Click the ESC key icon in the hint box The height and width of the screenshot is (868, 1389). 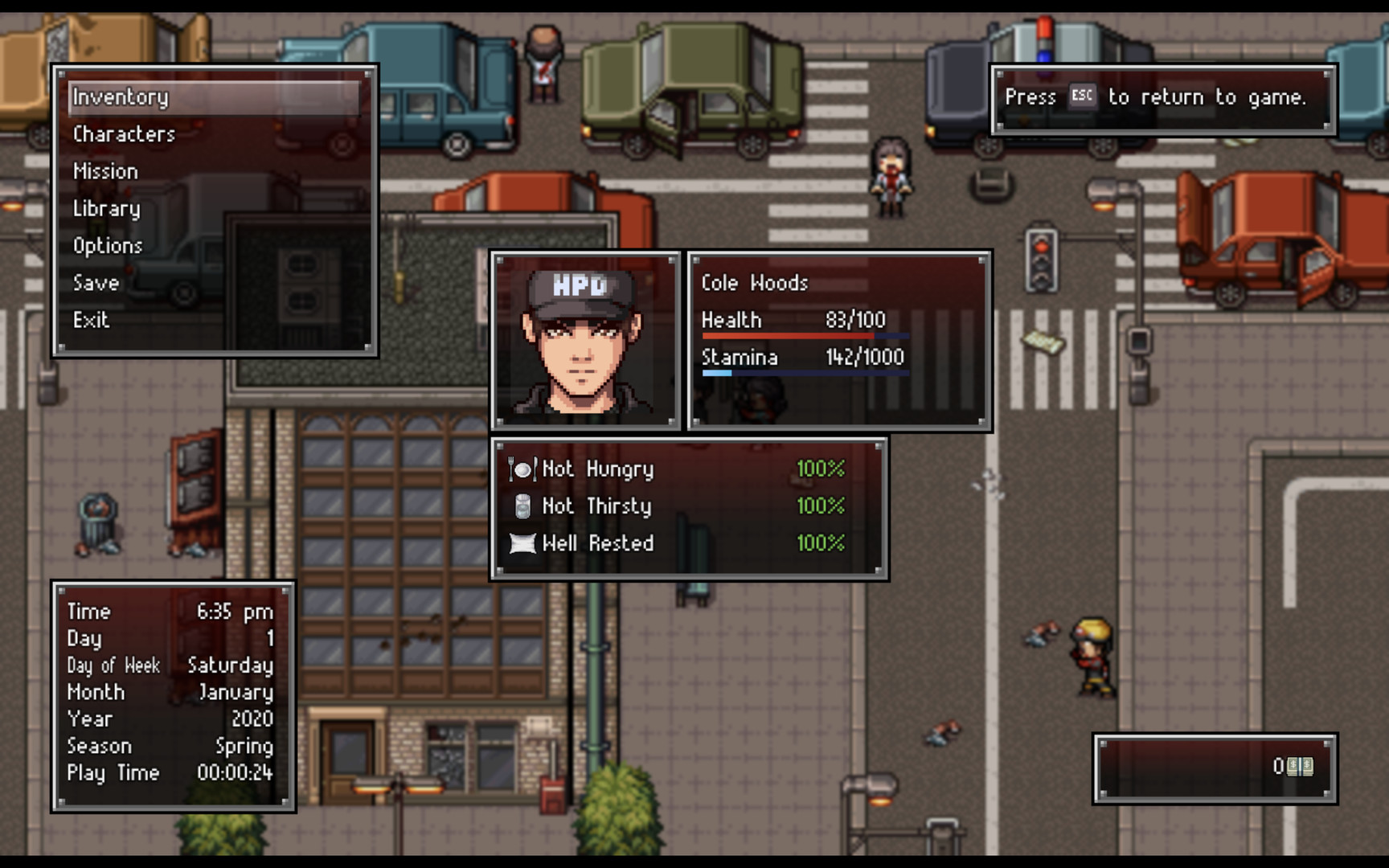(x=1082, y=96)
